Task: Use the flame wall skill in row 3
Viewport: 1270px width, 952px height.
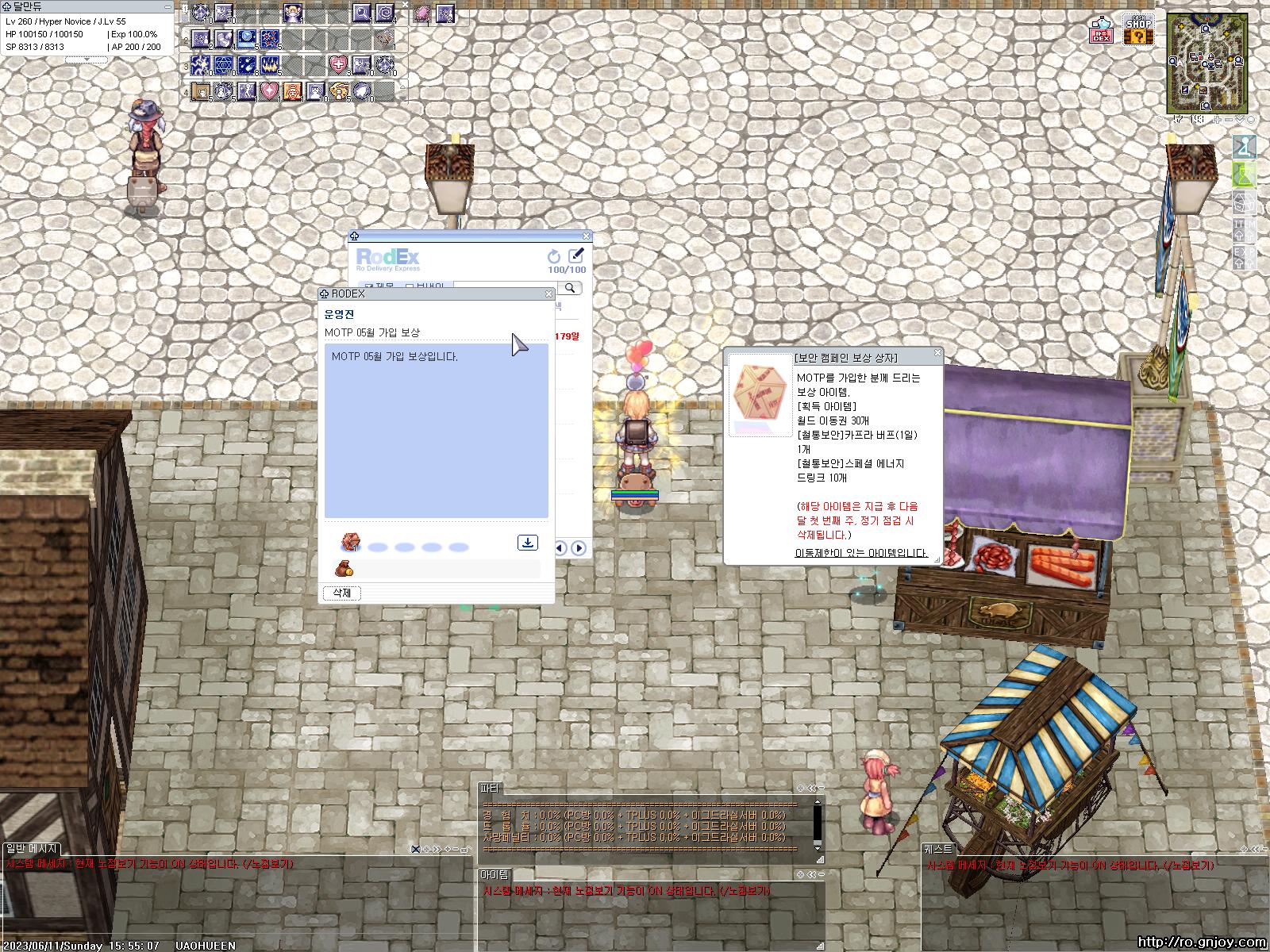Action: click(271, 64)
